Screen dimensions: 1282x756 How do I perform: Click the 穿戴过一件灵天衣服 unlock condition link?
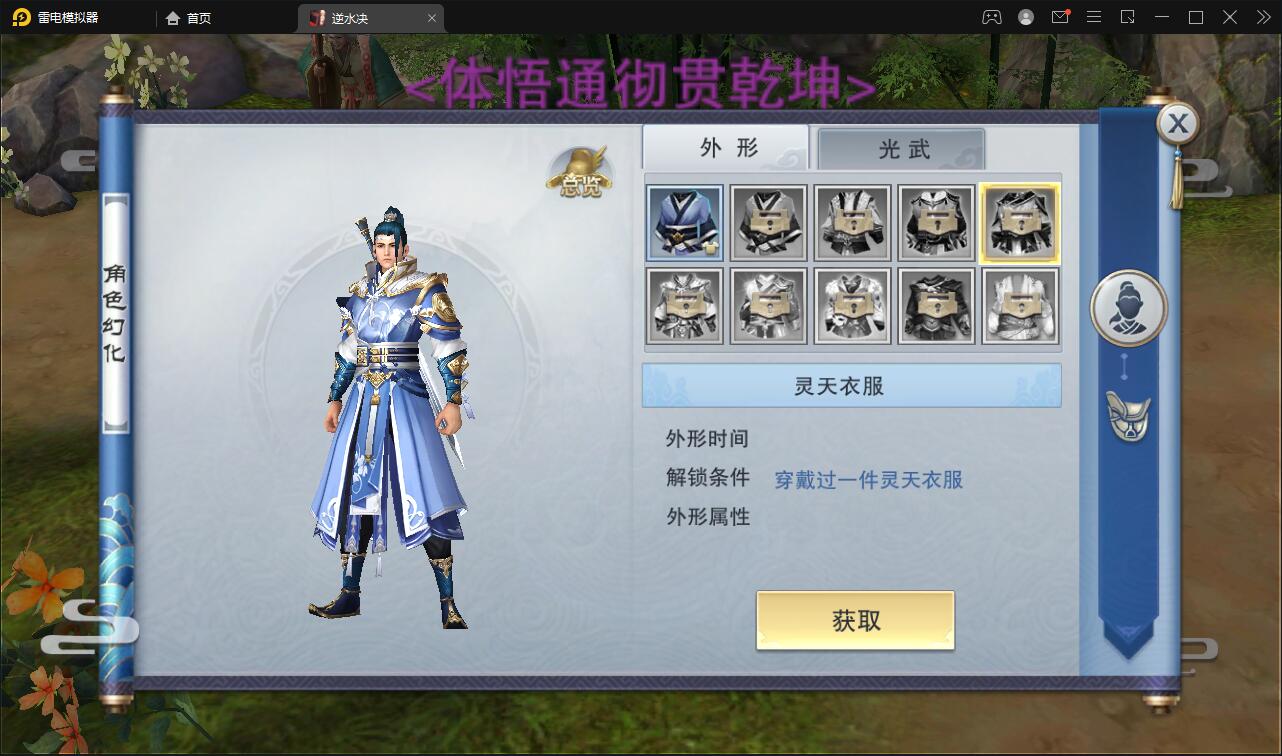(x=869, y=479)
